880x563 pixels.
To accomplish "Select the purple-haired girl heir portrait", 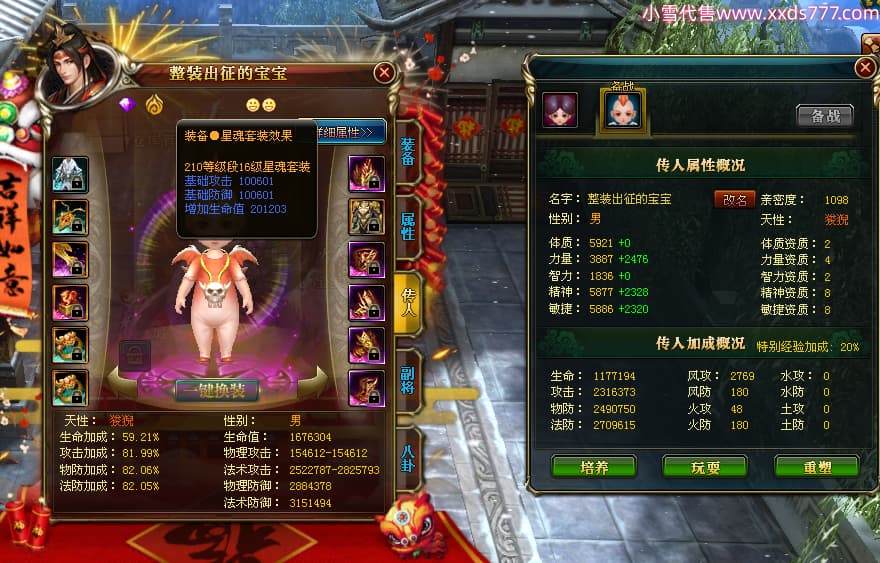I will (x=560, y=110).
